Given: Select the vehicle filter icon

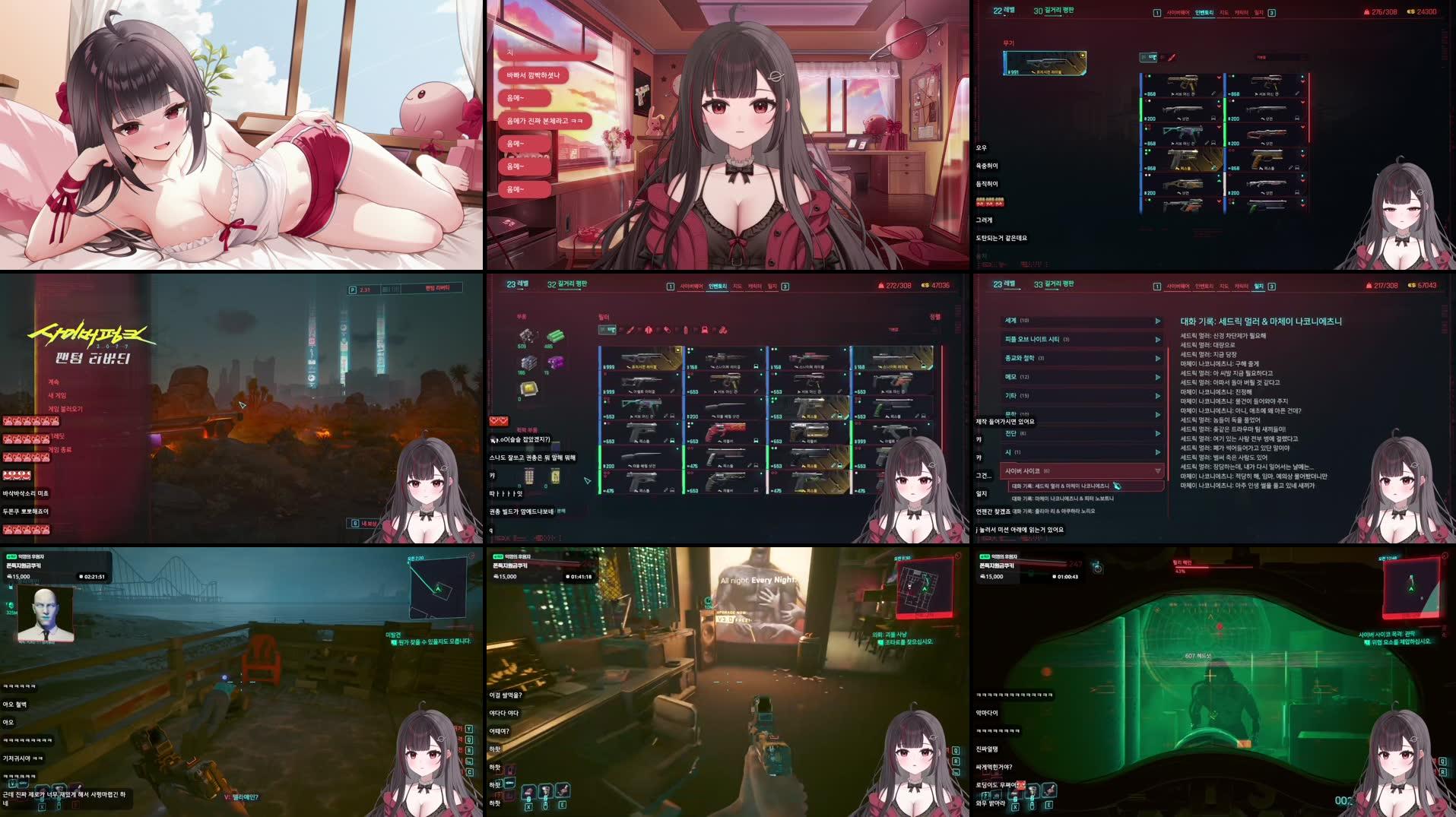Looking at the screenshot, I should click(705, 330).
